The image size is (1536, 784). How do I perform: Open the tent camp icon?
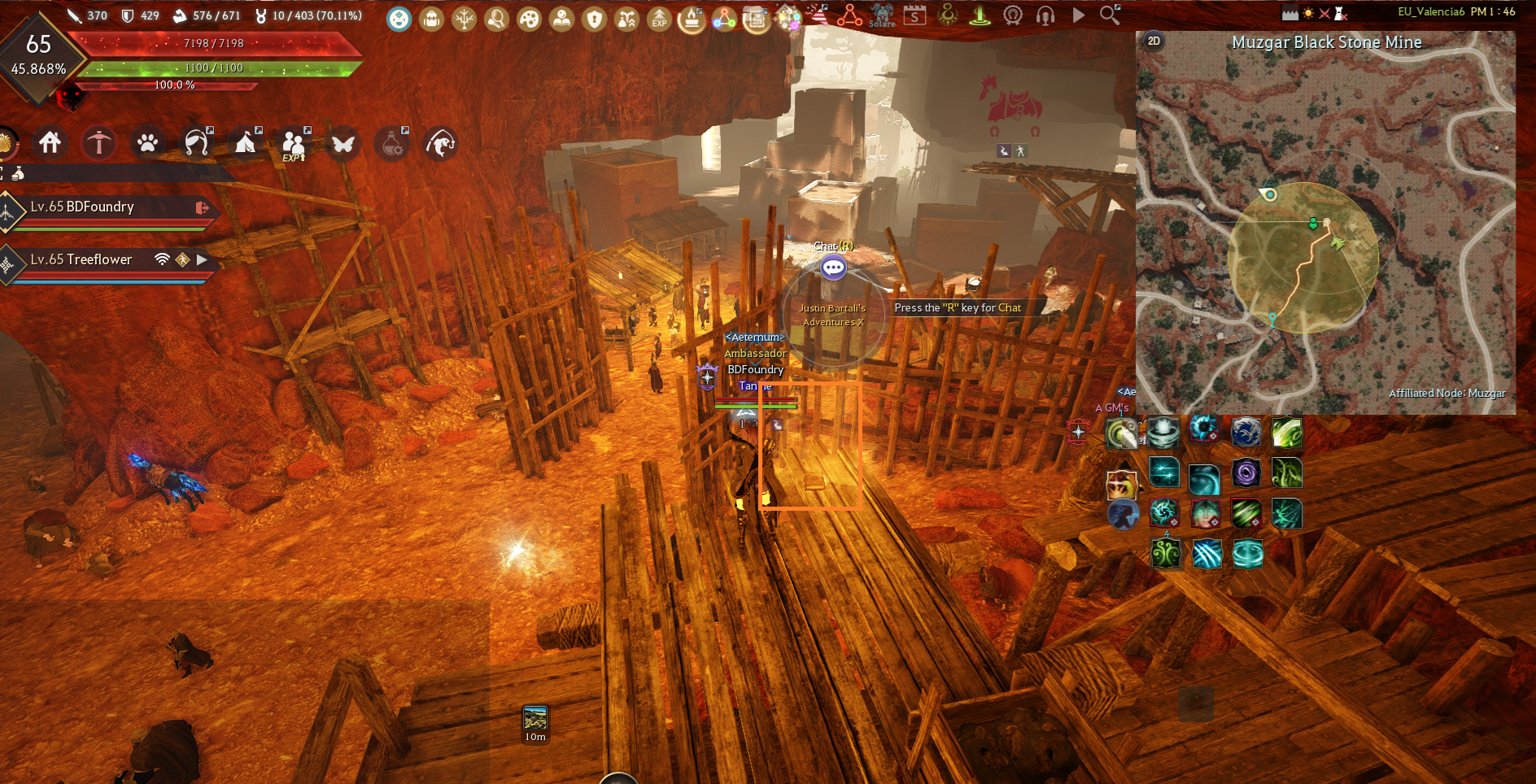tap(245, 143)
